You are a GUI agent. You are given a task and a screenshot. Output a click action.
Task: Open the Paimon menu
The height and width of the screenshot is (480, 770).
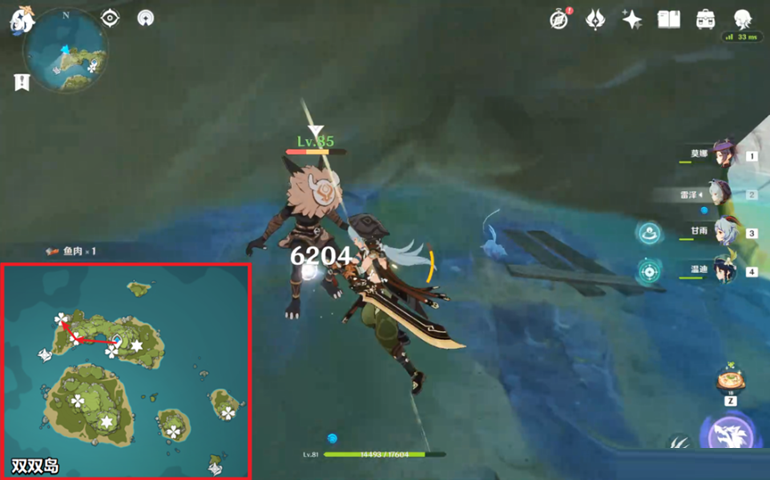[x=22, y=21]
